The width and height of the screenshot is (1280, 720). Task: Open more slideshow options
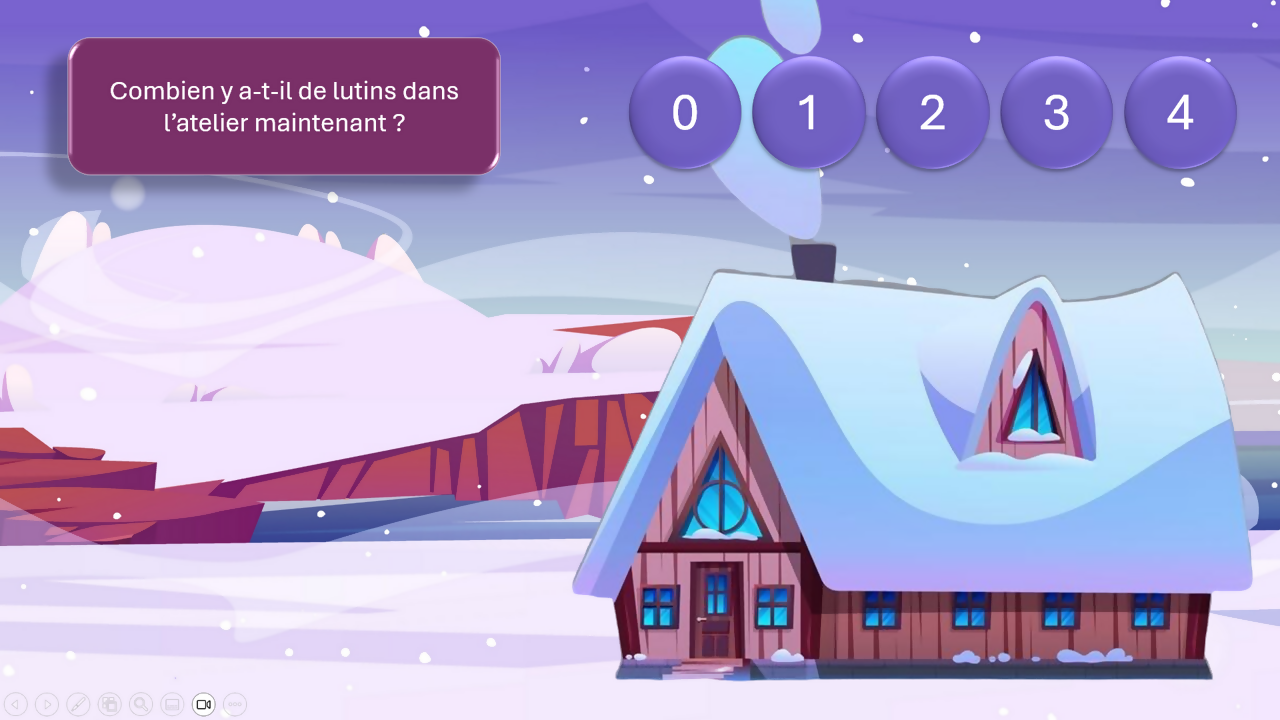pyautogui.click(x=234, y=704)
